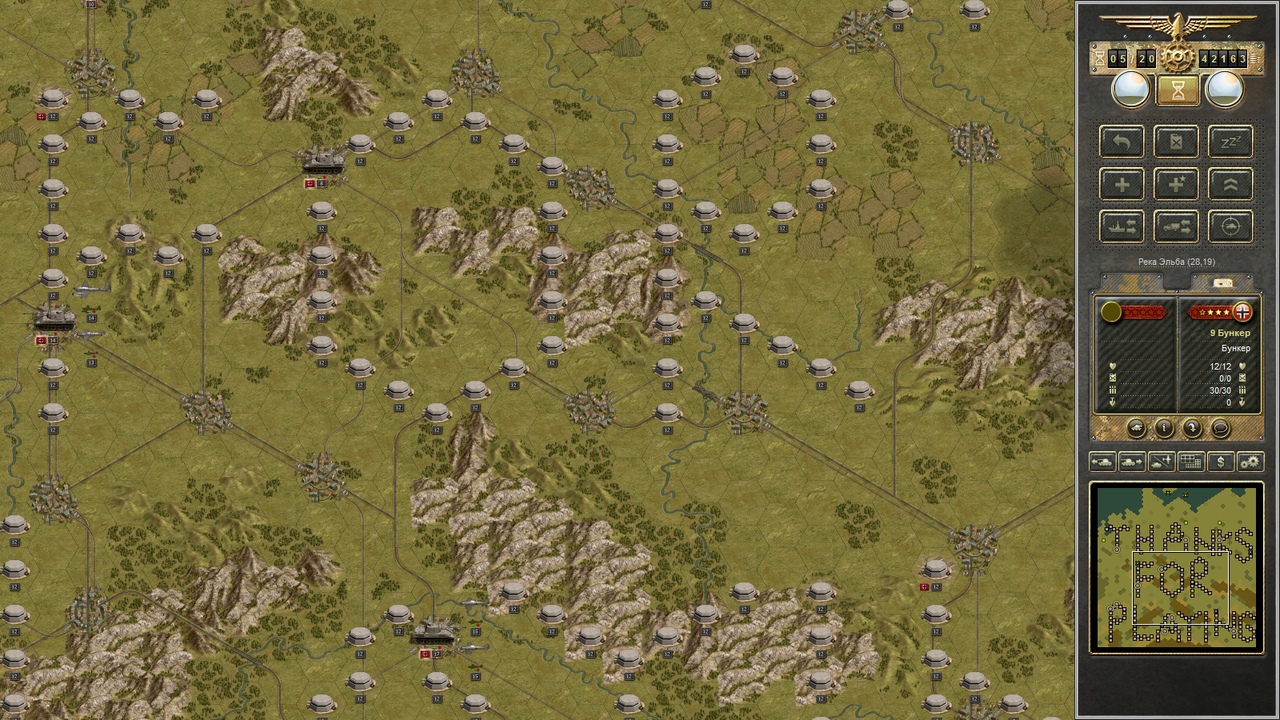1280x720 pixels.
Task: End the turn with the hourglass button
Action: coord(1177,91)
